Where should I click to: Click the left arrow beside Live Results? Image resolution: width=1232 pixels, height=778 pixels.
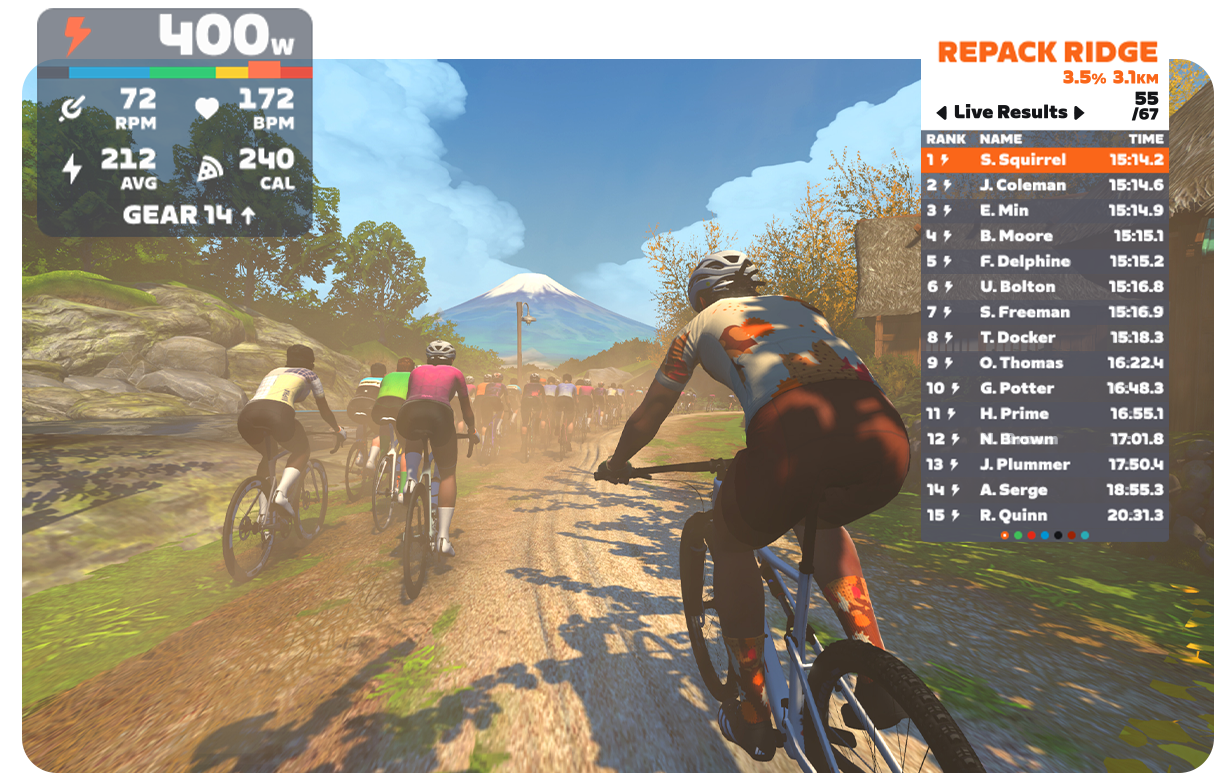(x=941, y=112)
